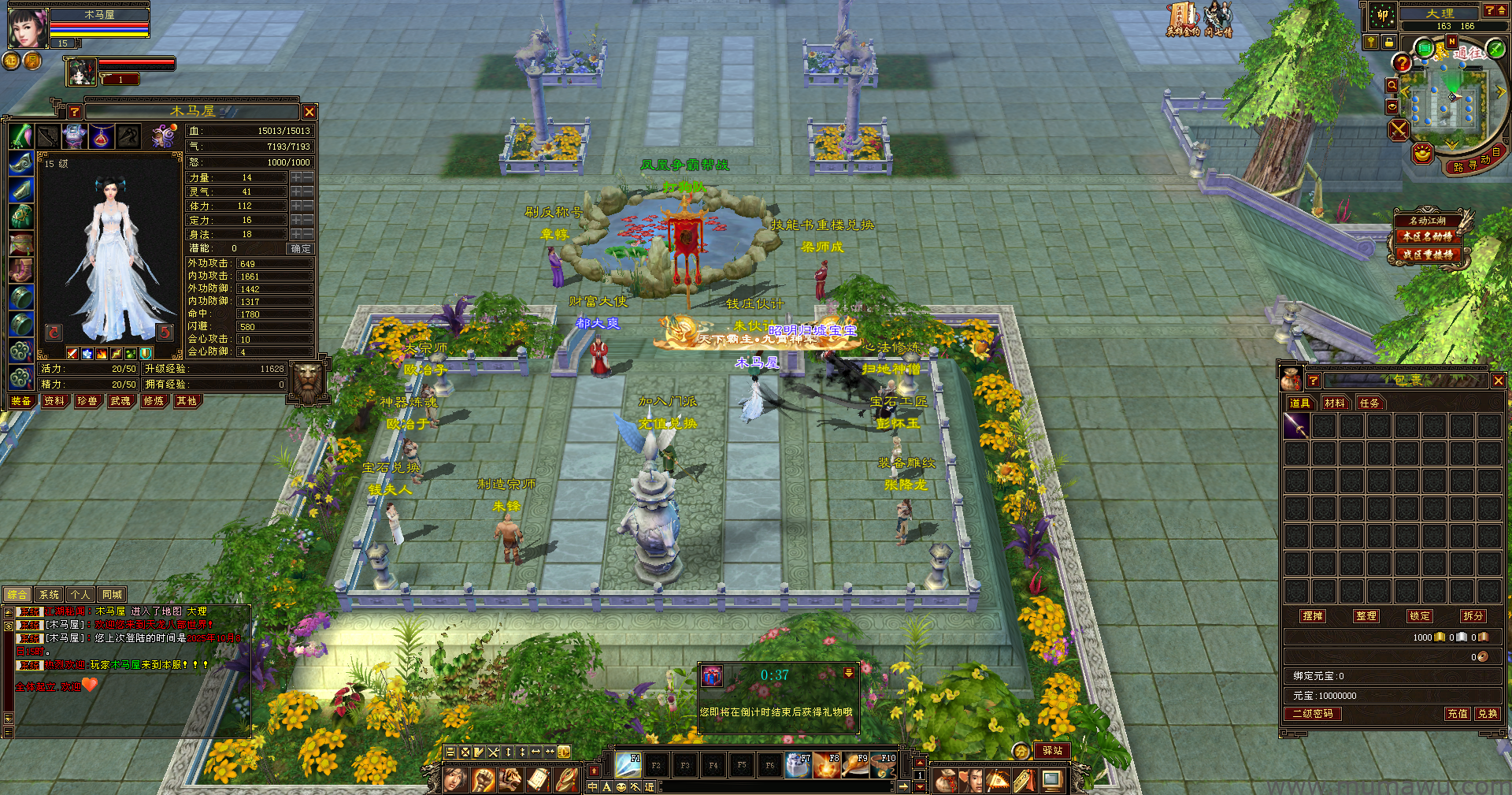Switch chat to the 系统 tab
Screen dimensions: 1512x795
point(49,595)
